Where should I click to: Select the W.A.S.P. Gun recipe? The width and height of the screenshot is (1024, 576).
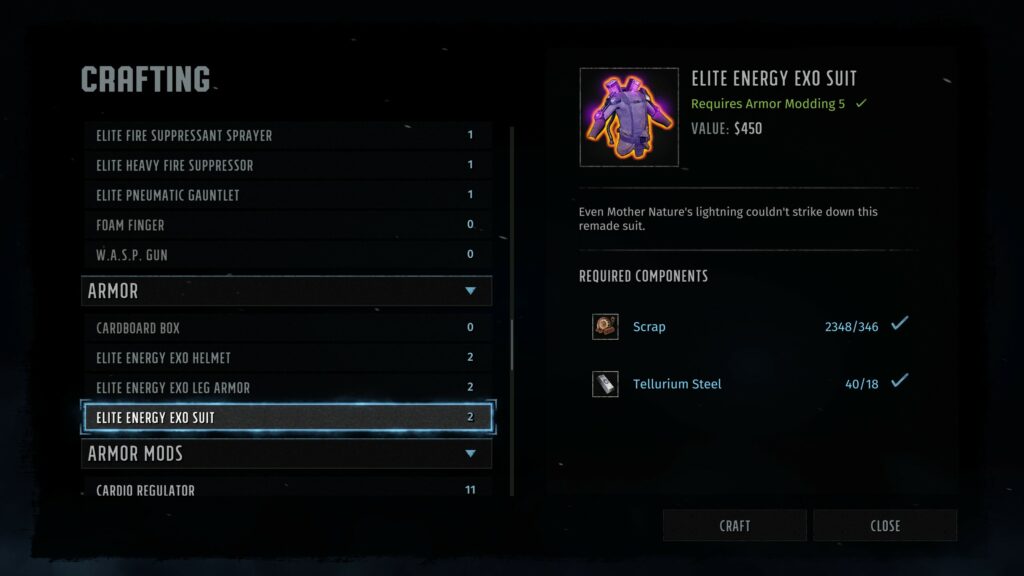point(286,255)
